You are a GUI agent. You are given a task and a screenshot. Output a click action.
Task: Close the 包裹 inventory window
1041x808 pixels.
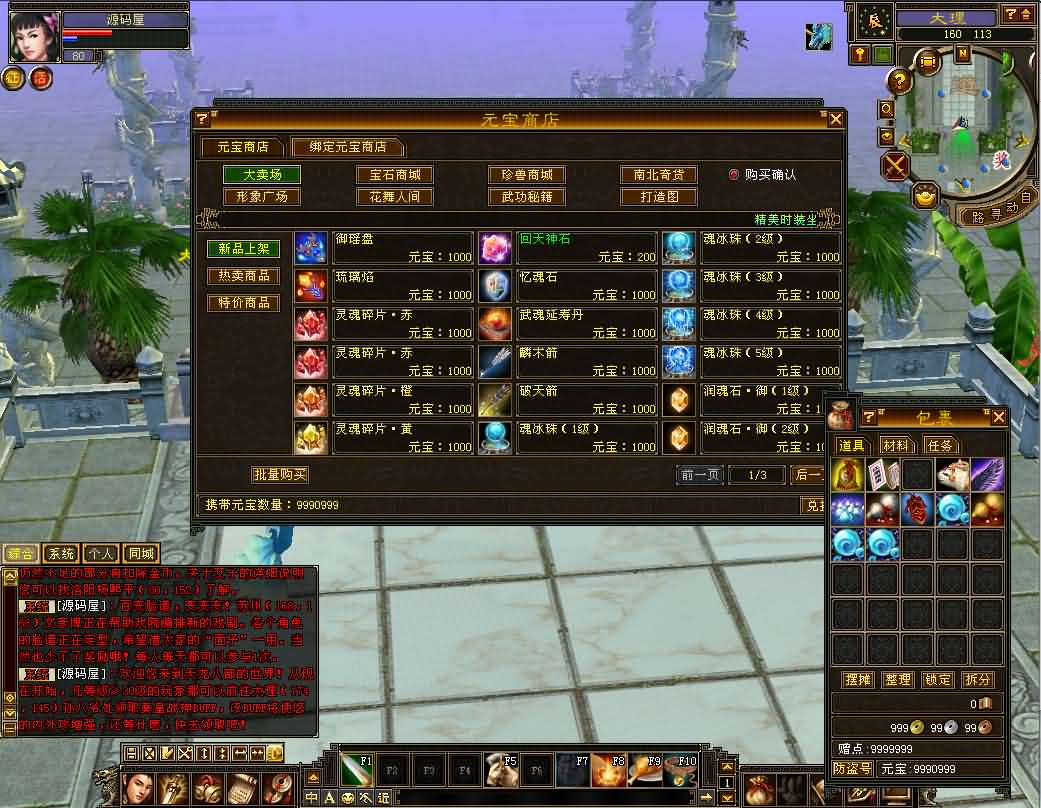[998, 417]
